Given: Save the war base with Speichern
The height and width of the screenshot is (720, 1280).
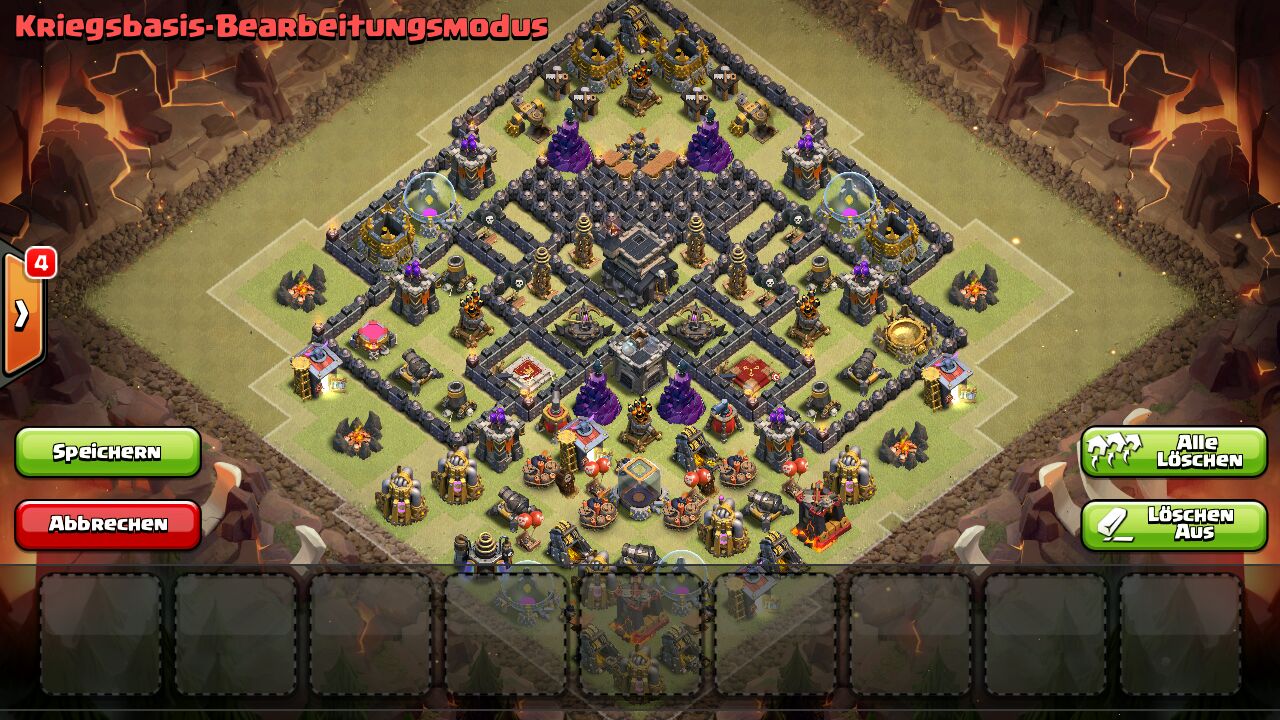Looking at the screenshot, I should [x=108, y=452].
